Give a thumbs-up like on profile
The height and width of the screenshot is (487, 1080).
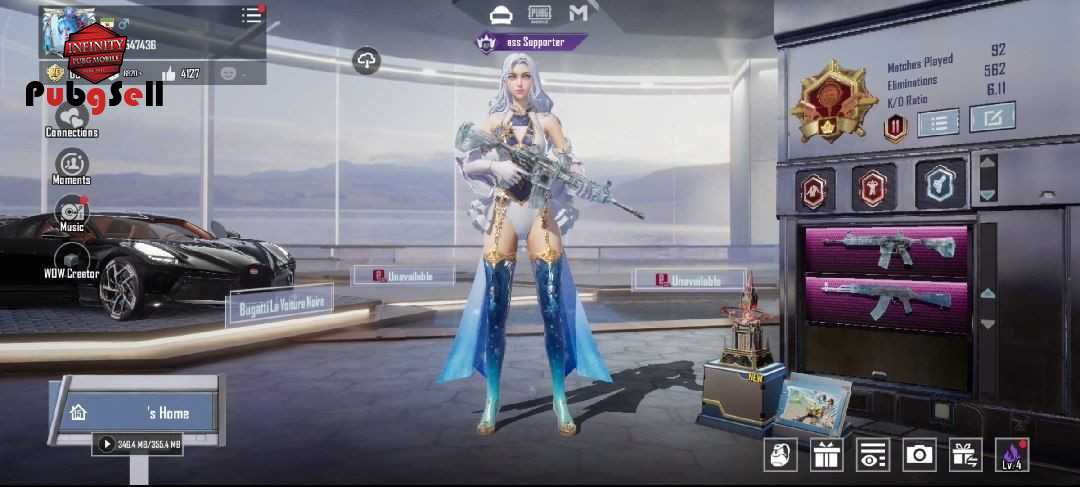pos(168,73)
